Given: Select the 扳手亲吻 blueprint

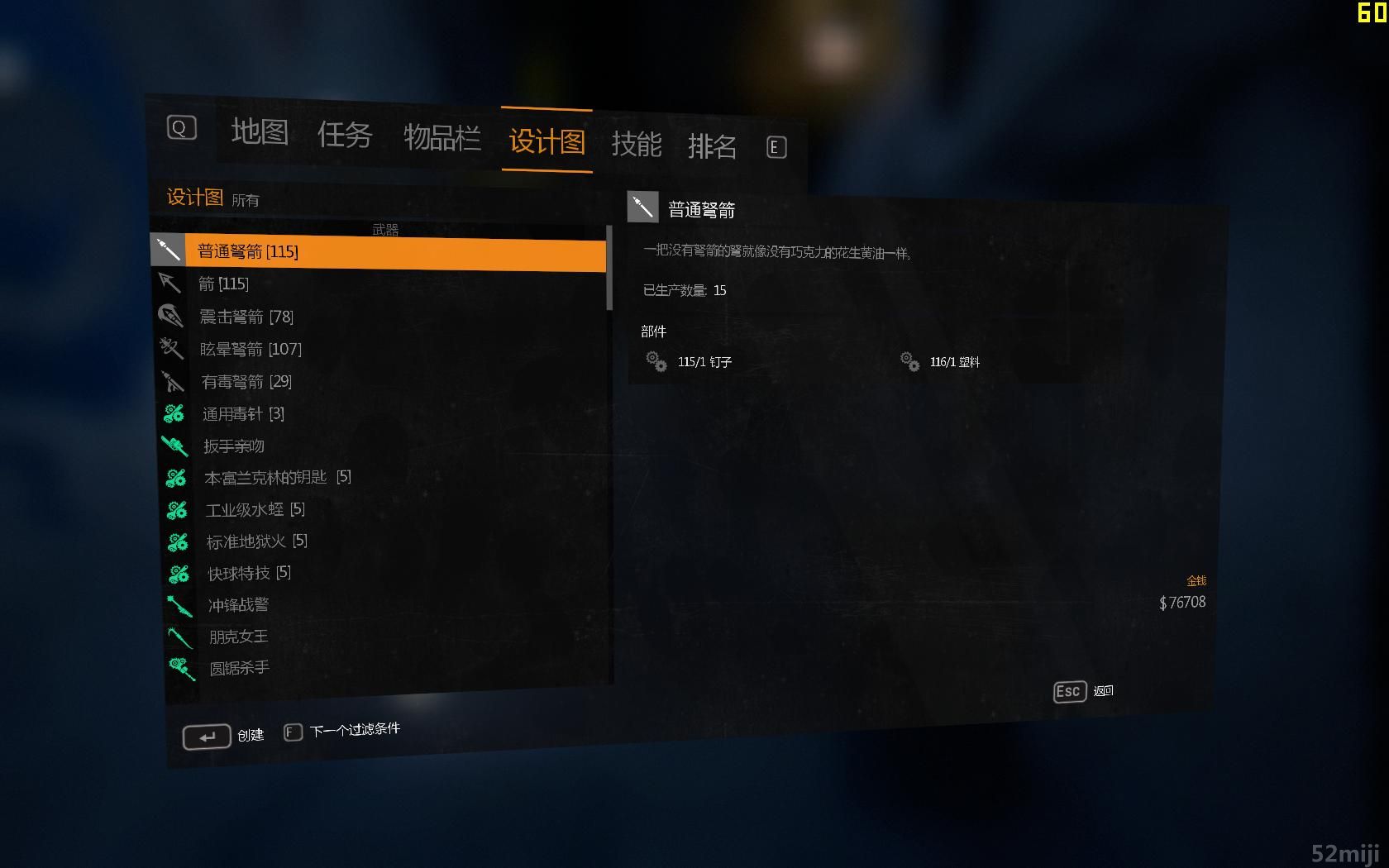Looking at the screenshot, I should pyautogui.click(x=234, y=446).
